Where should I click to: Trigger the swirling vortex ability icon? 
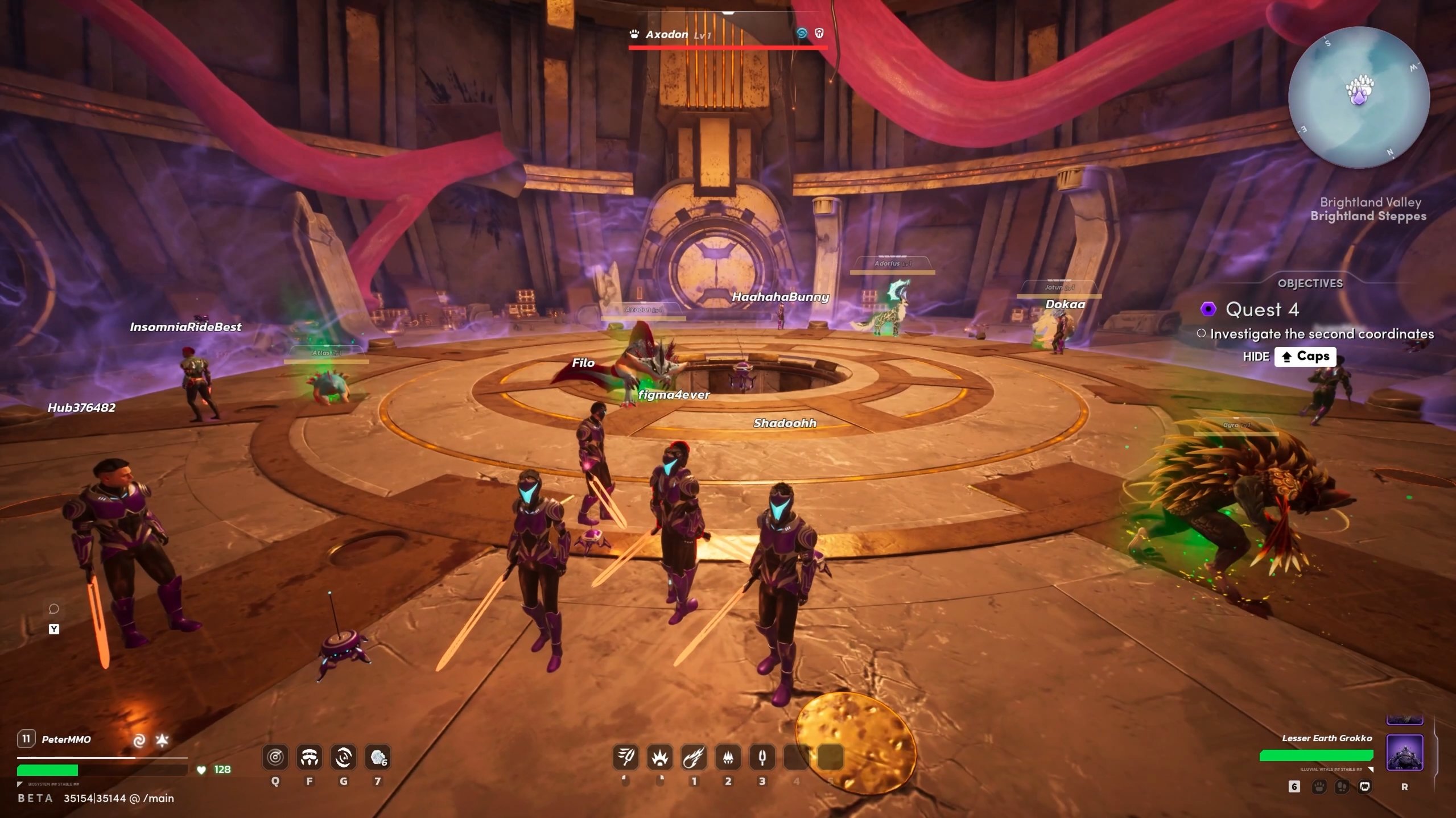pos(344,757)
